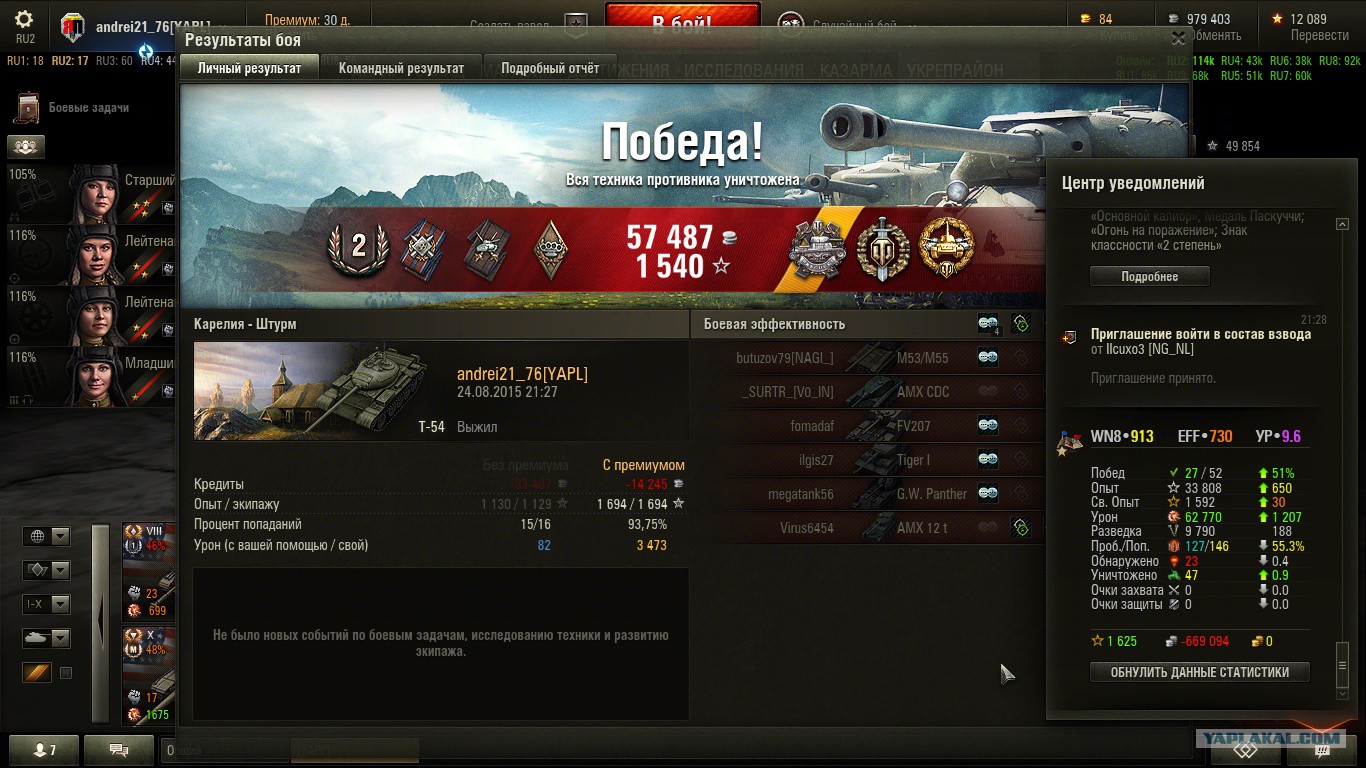Open Боевые задачи battle missions
The image size is (1366, 768).
88,107
